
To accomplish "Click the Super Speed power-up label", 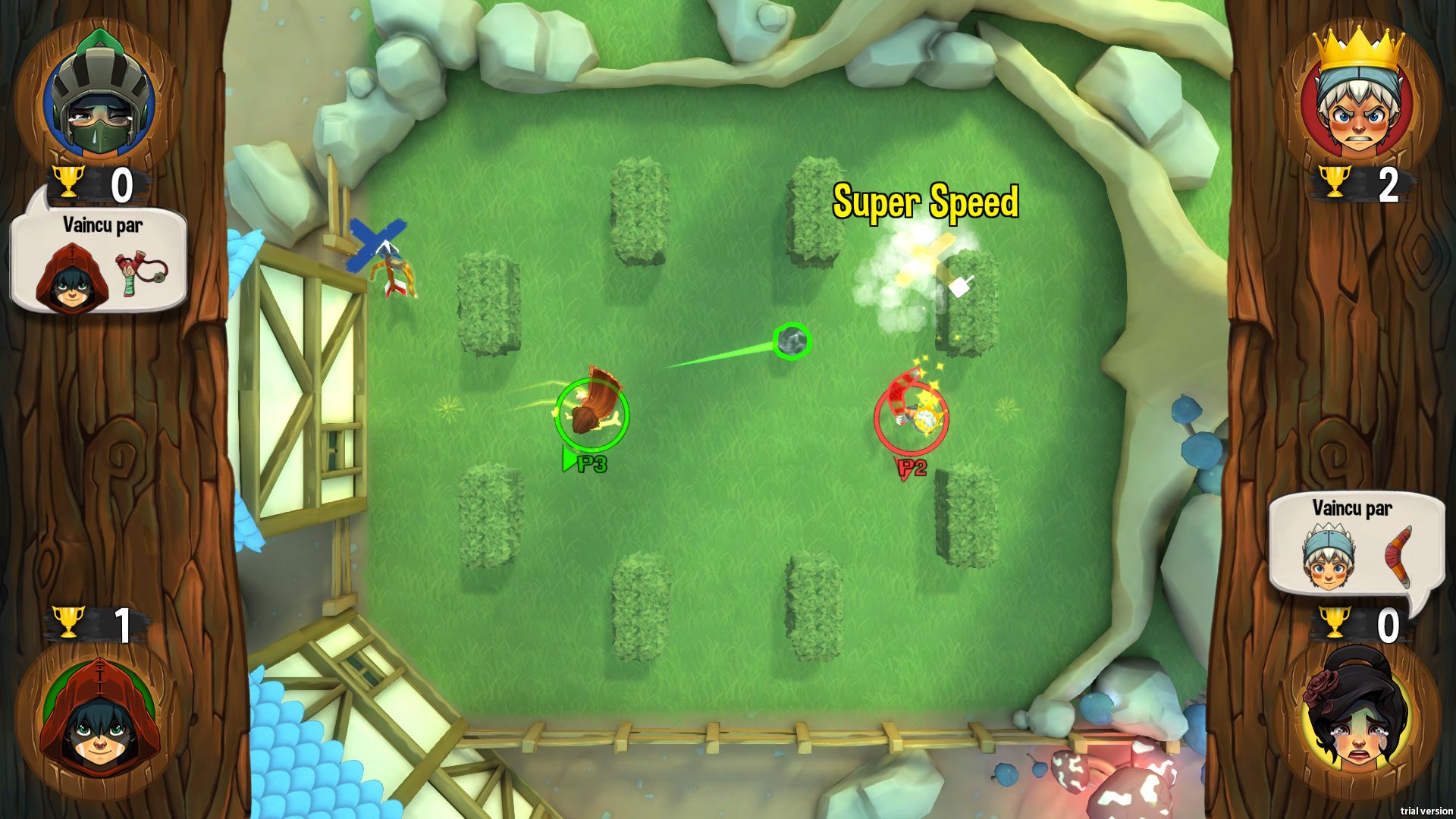I will [x=927, y=202].
